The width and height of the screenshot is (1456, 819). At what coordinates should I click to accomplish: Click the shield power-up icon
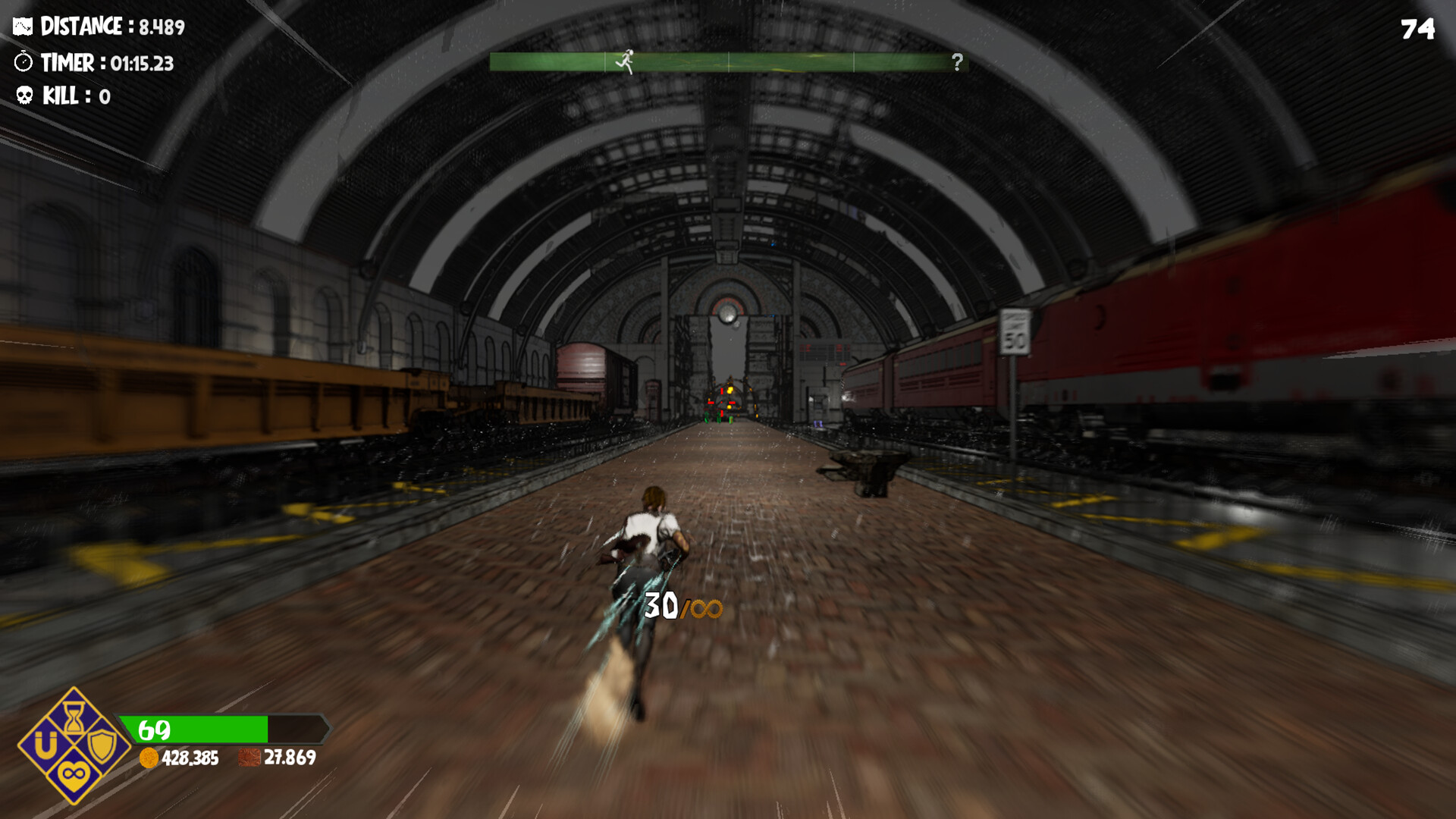(102, 747)
